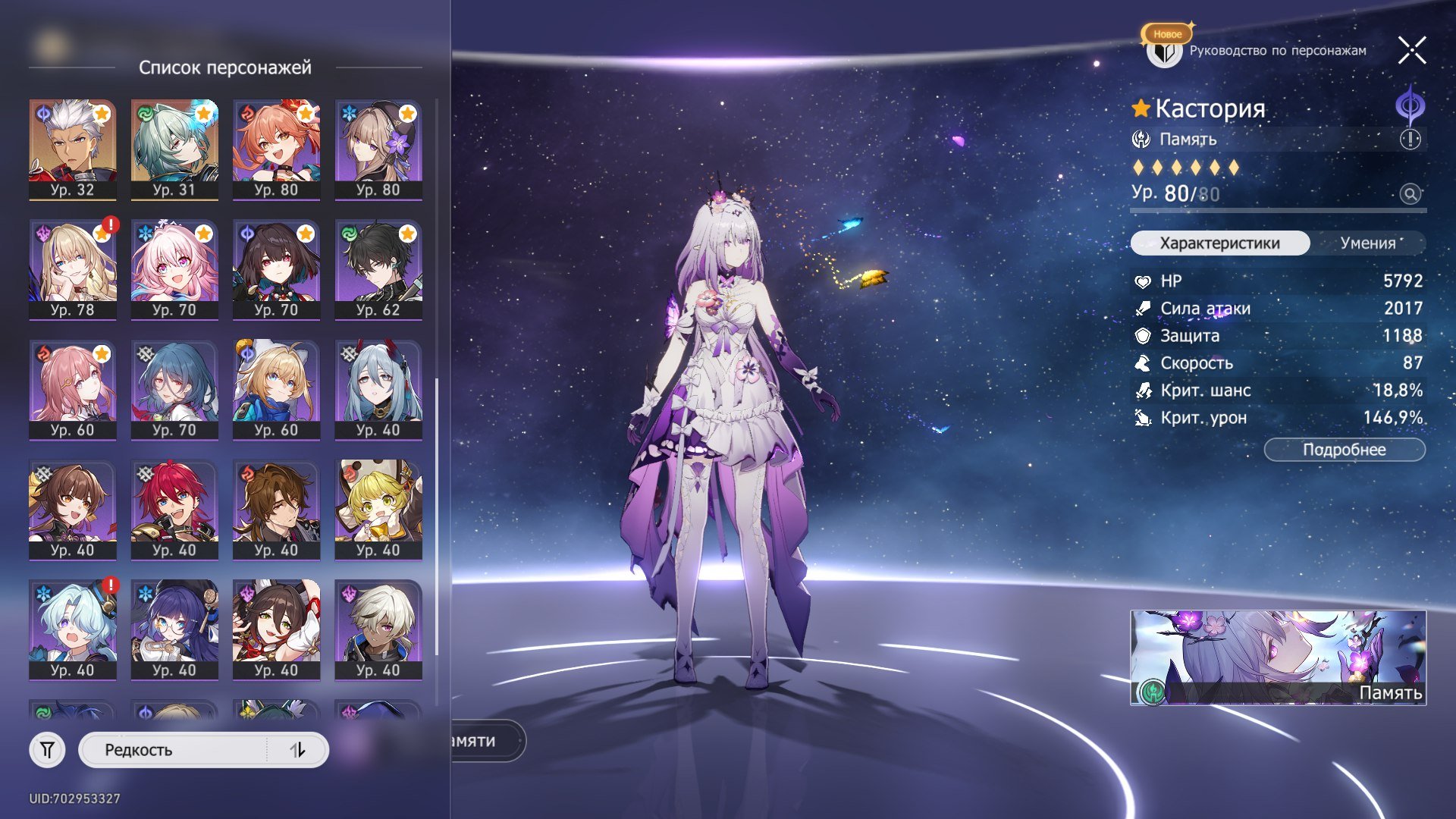Open the character guide (Руководство по персонажам)
This screenshot has height=819, width=1456.
(1259, 51)
